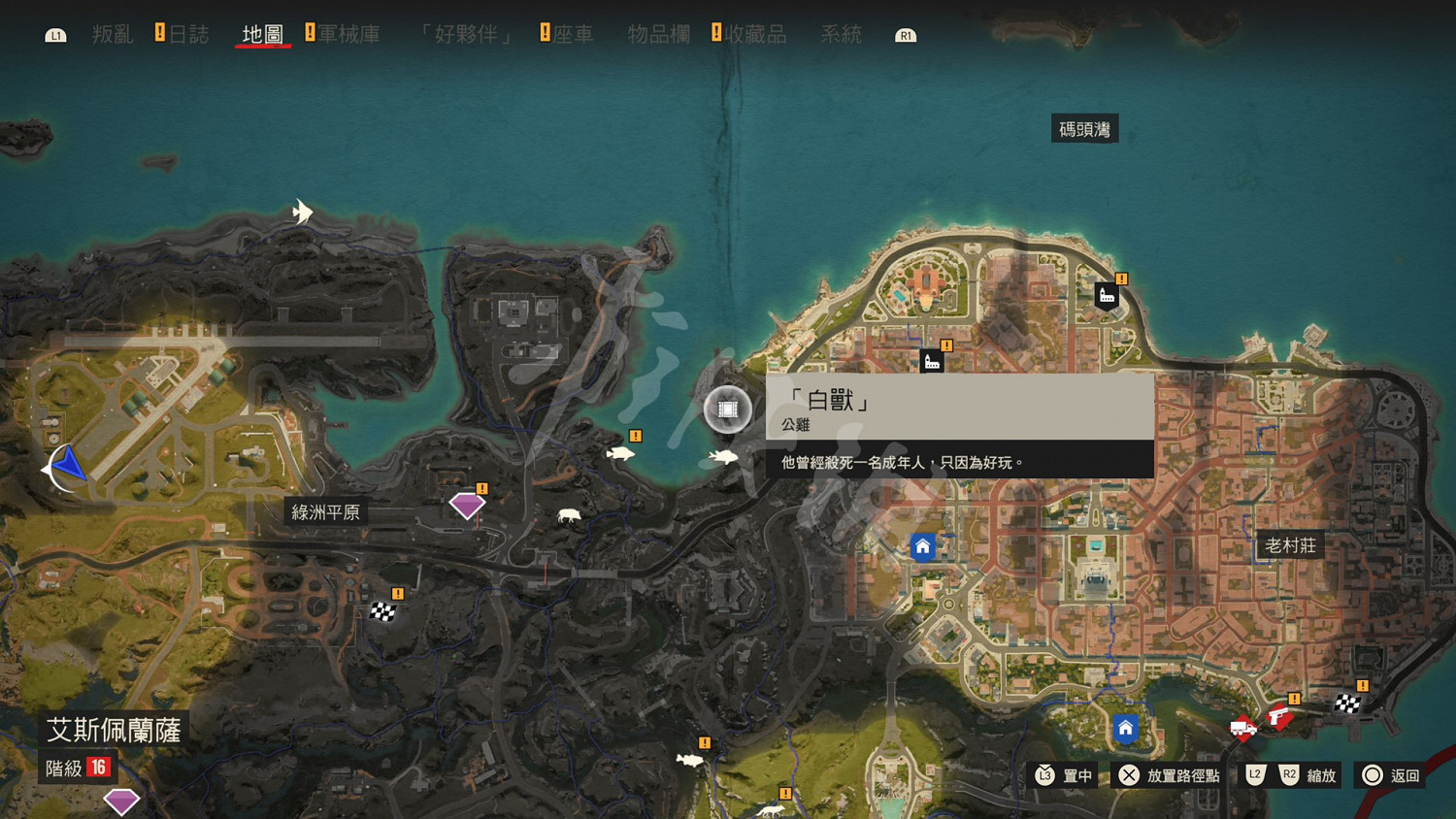Screen dimensions: 1456x819
Task: Switch to the 系統 tab
Action: pyautogui.click(x=841, y=35)
